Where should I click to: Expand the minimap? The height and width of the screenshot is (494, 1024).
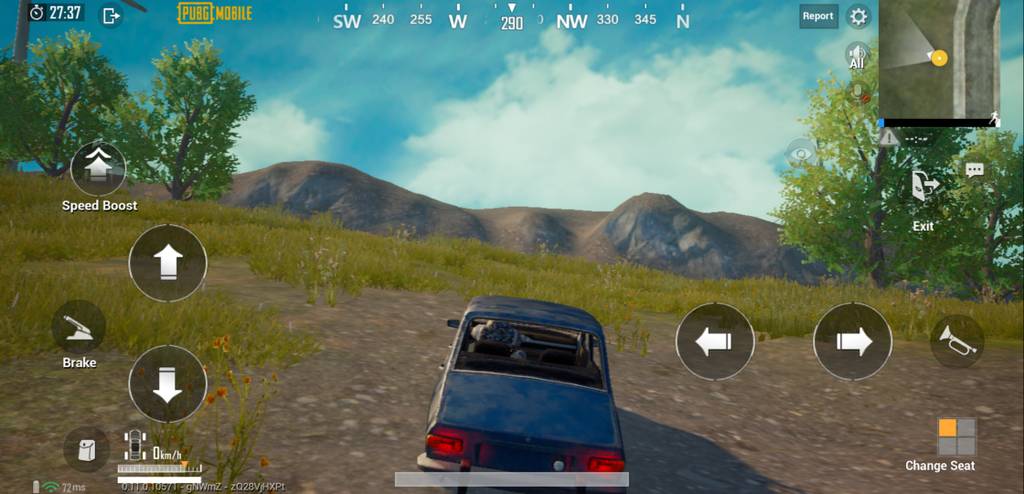(939, 60)
